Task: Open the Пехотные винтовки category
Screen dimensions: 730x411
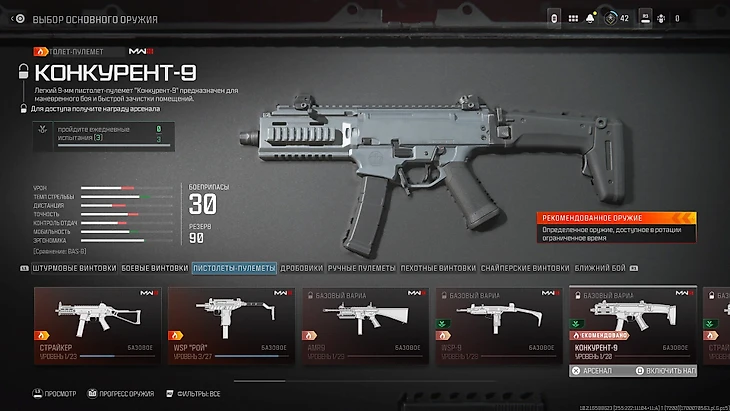Action: point(438,268)
